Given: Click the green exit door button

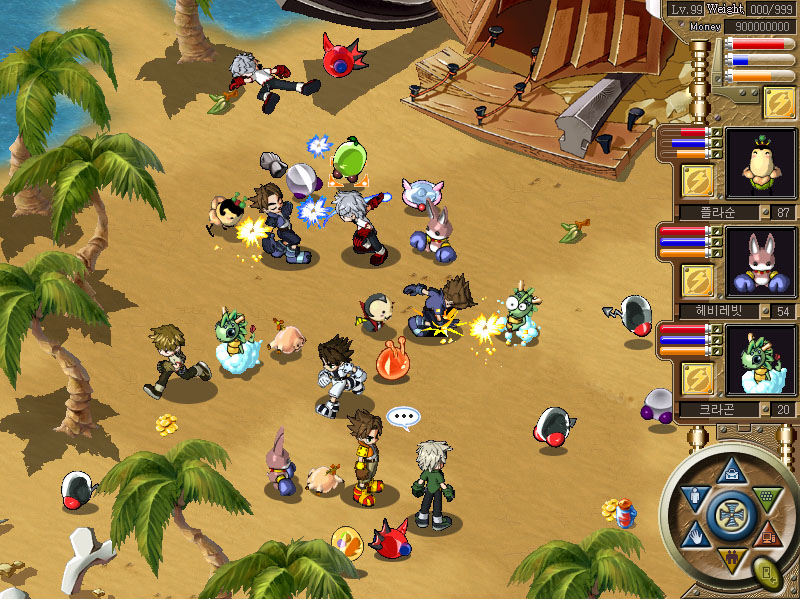Looking at the screenshot, I should 767,575.
